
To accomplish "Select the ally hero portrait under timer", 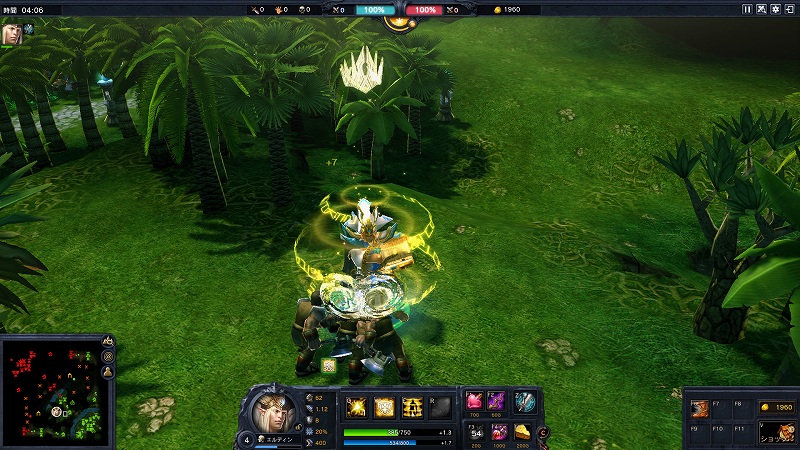I will point(11,32).
